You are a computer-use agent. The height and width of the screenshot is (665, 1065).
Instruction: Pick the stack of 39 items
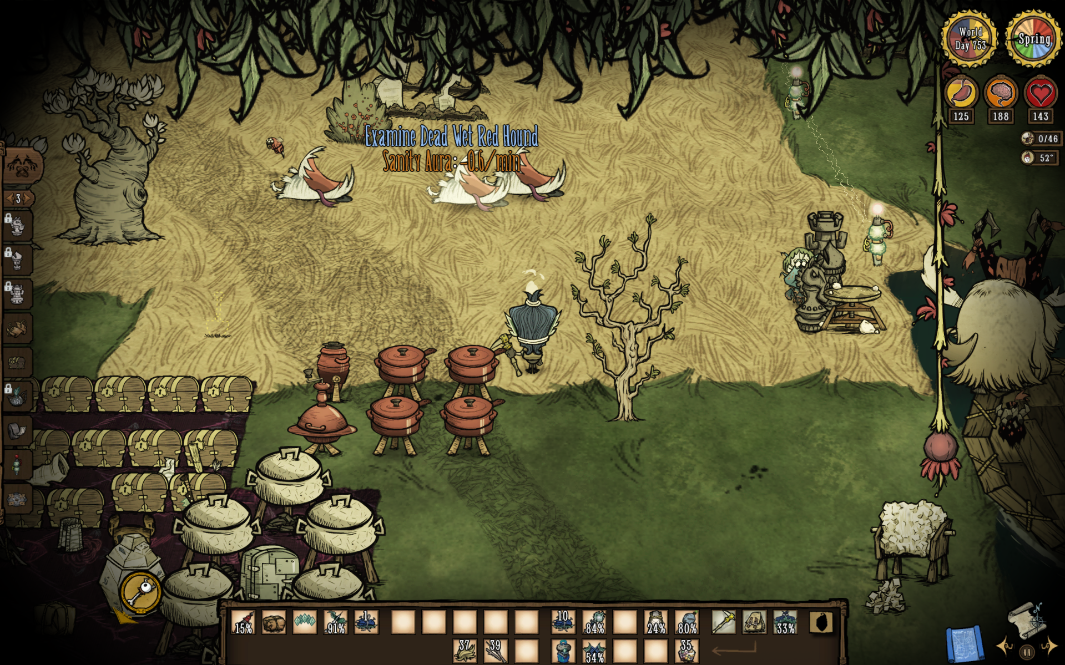(496, 651)
